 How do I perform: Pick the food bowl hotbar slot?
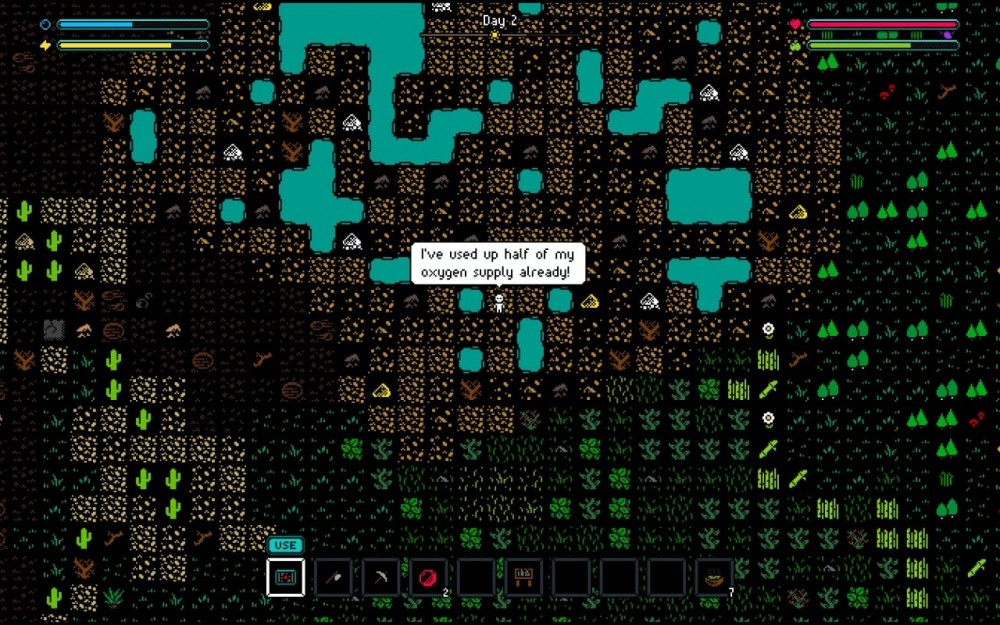point(713,577)
